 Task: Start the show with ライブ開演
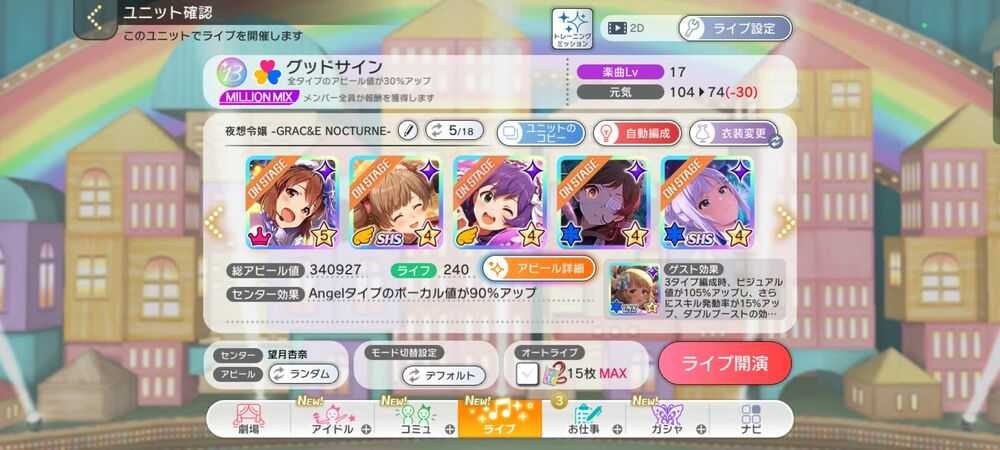pos(724,363)
